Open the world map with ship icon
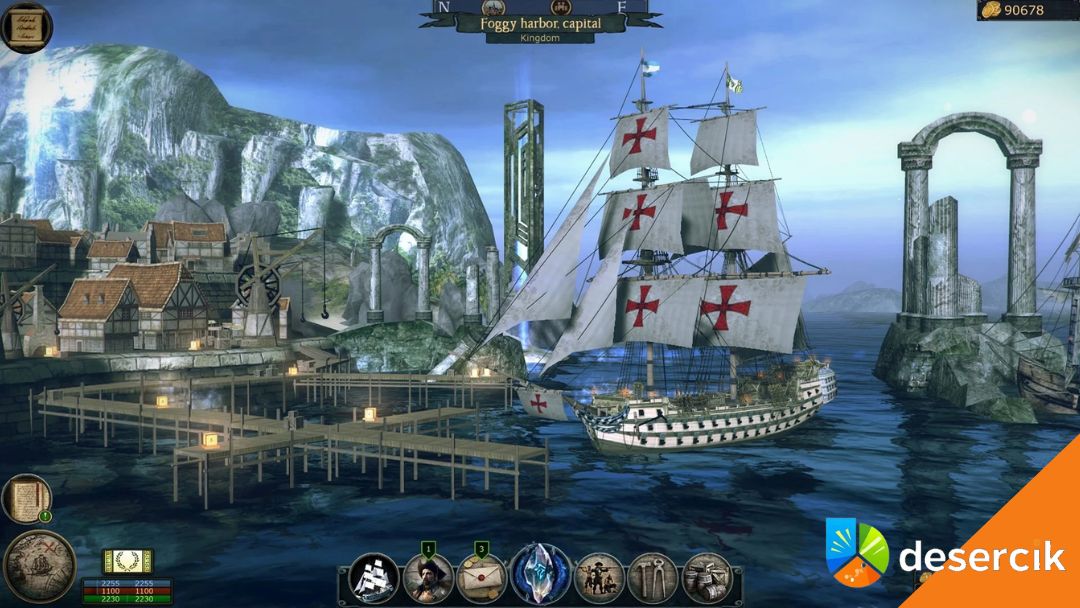 pyautogui.click(x=39, y=567)
